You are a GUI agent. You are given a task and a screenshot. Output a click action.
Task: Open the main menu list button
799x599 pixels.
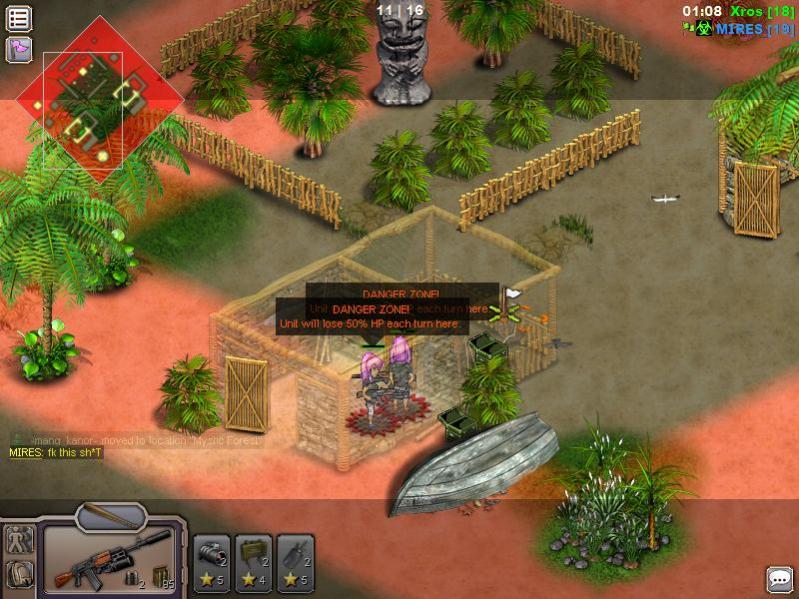coord(19,18)
